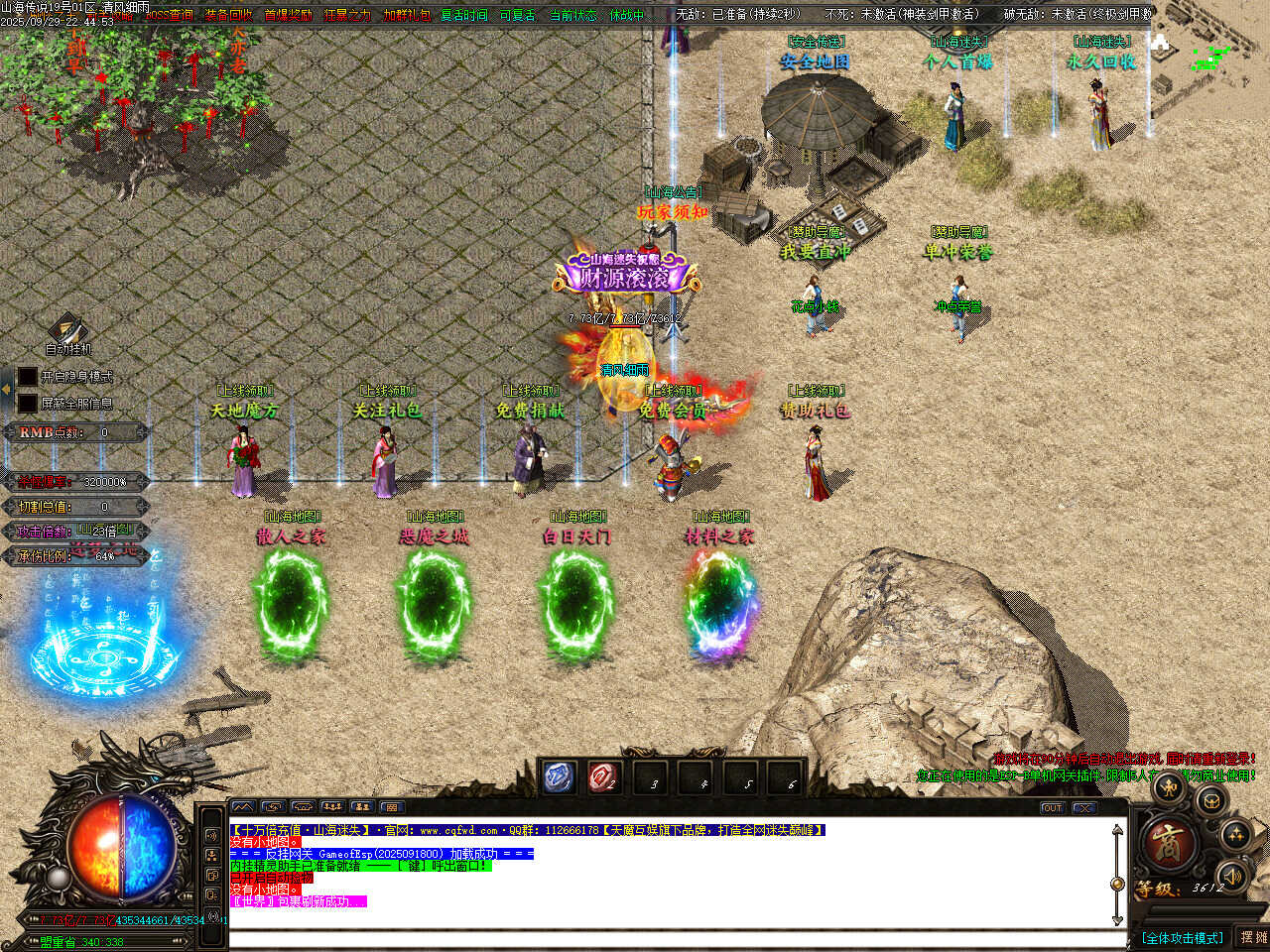Click the 摆摊 stall button
1270x952 pixels.
[x=1253, y=937]
